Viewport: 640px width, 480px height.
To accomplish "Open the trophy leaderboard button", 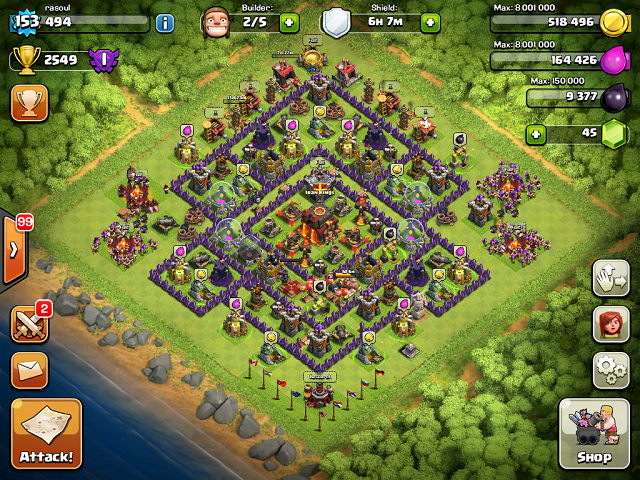I will (29, 103).
